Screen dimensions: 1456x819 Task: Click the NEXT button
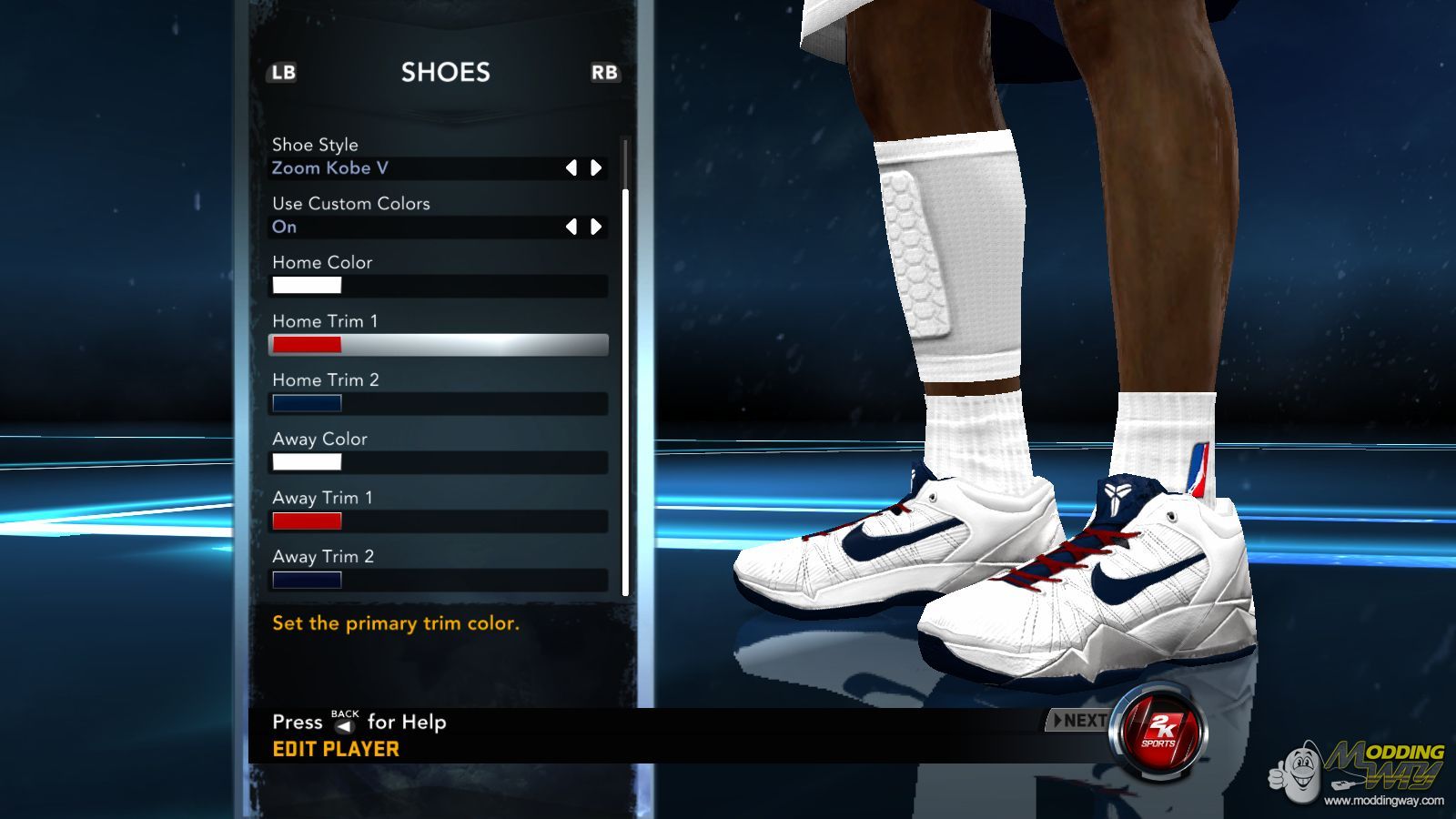click(x=1079, y=721)
